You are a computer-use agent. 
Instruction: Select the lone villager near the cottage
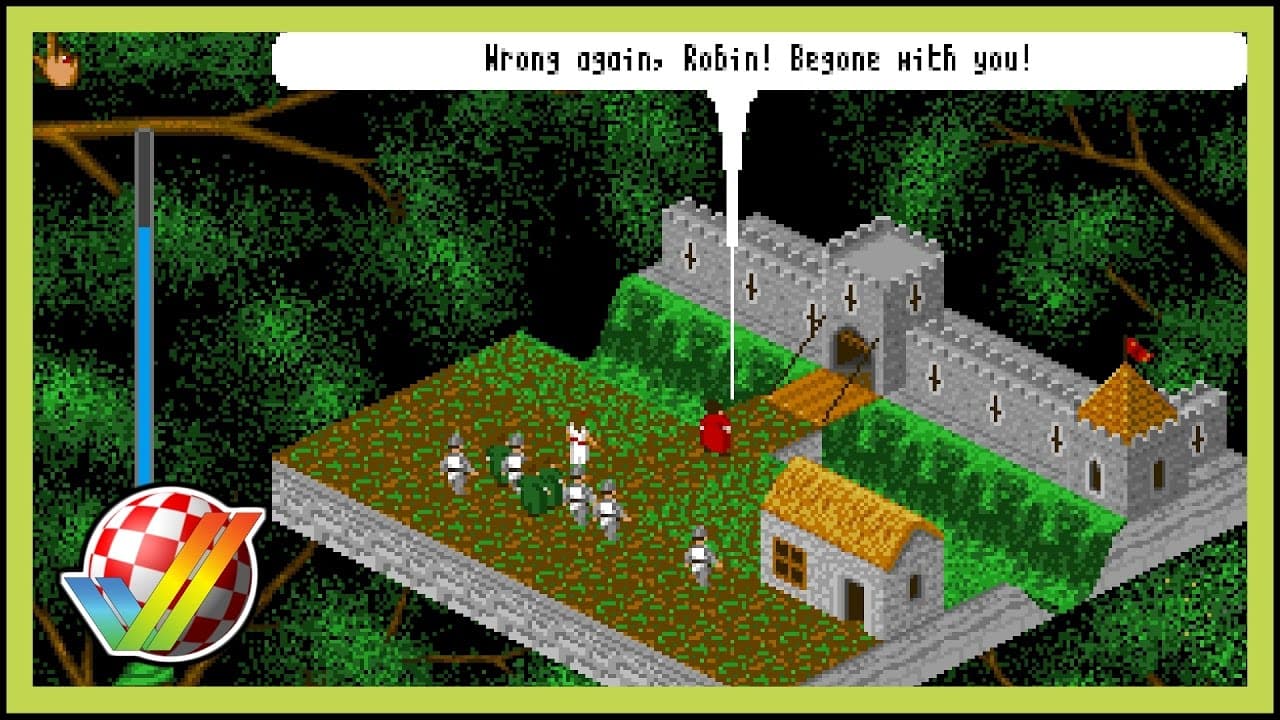pos(700,553)
